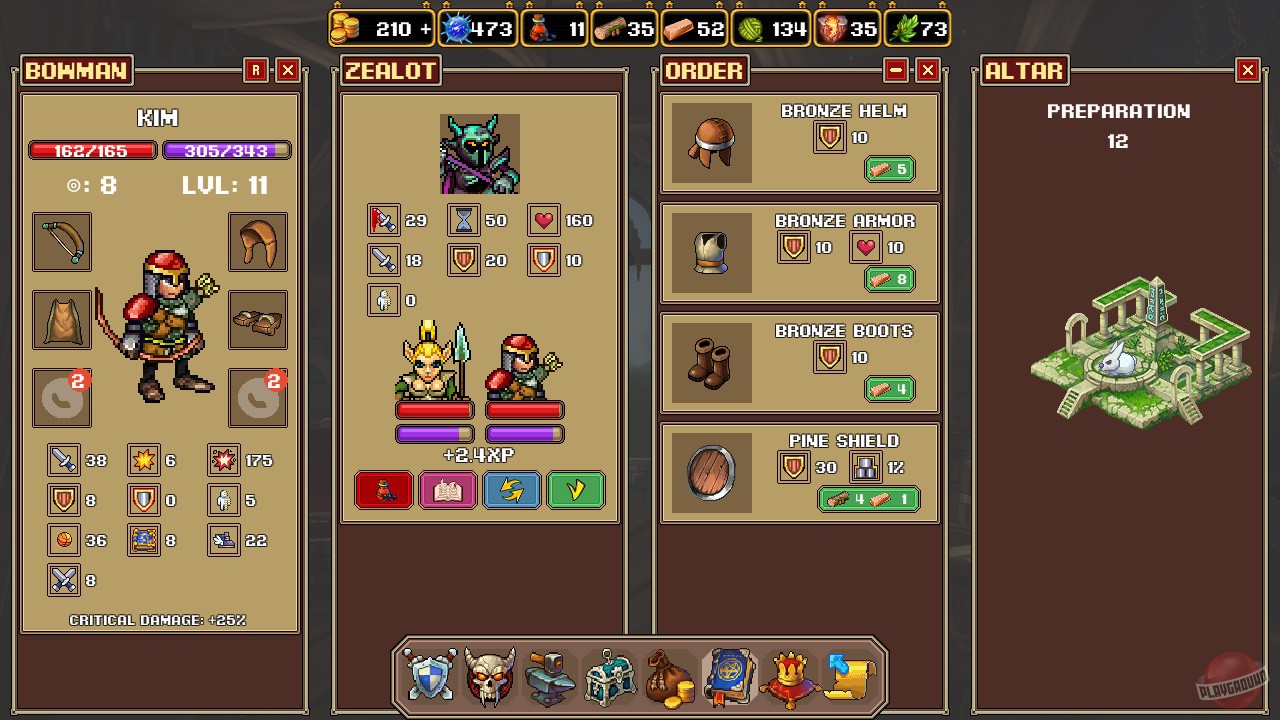Select Kim's equipped bow slot
Image resolution: width=1280 pixels, height=720 pixels.
[62, 243]
